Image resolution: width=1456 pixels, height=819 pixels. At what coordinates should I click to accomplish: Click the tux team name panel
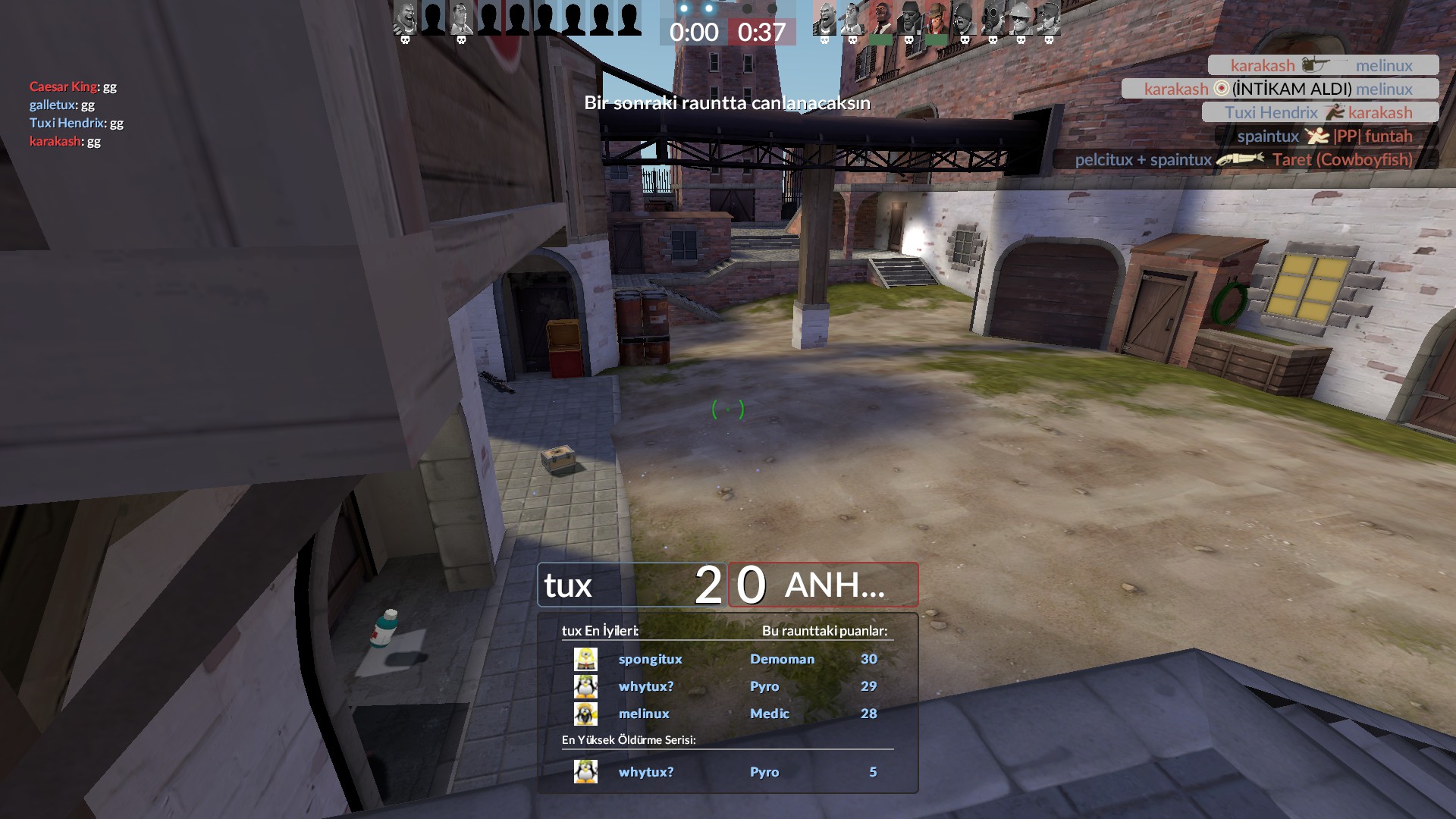click(632, 585)
